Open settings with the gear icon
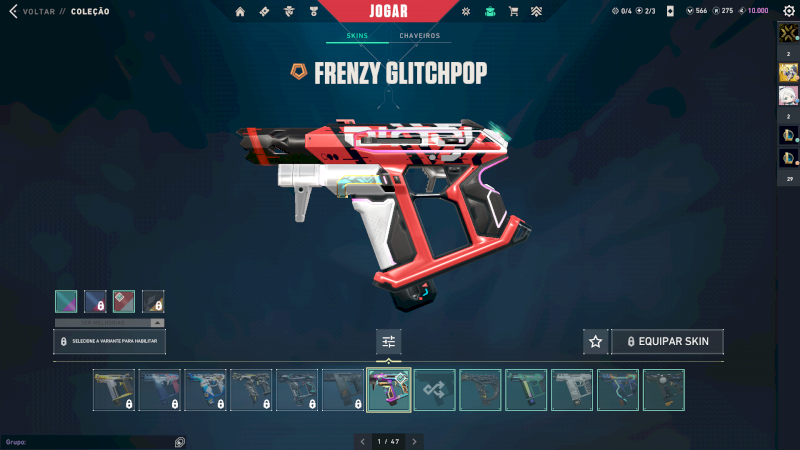 788,11
